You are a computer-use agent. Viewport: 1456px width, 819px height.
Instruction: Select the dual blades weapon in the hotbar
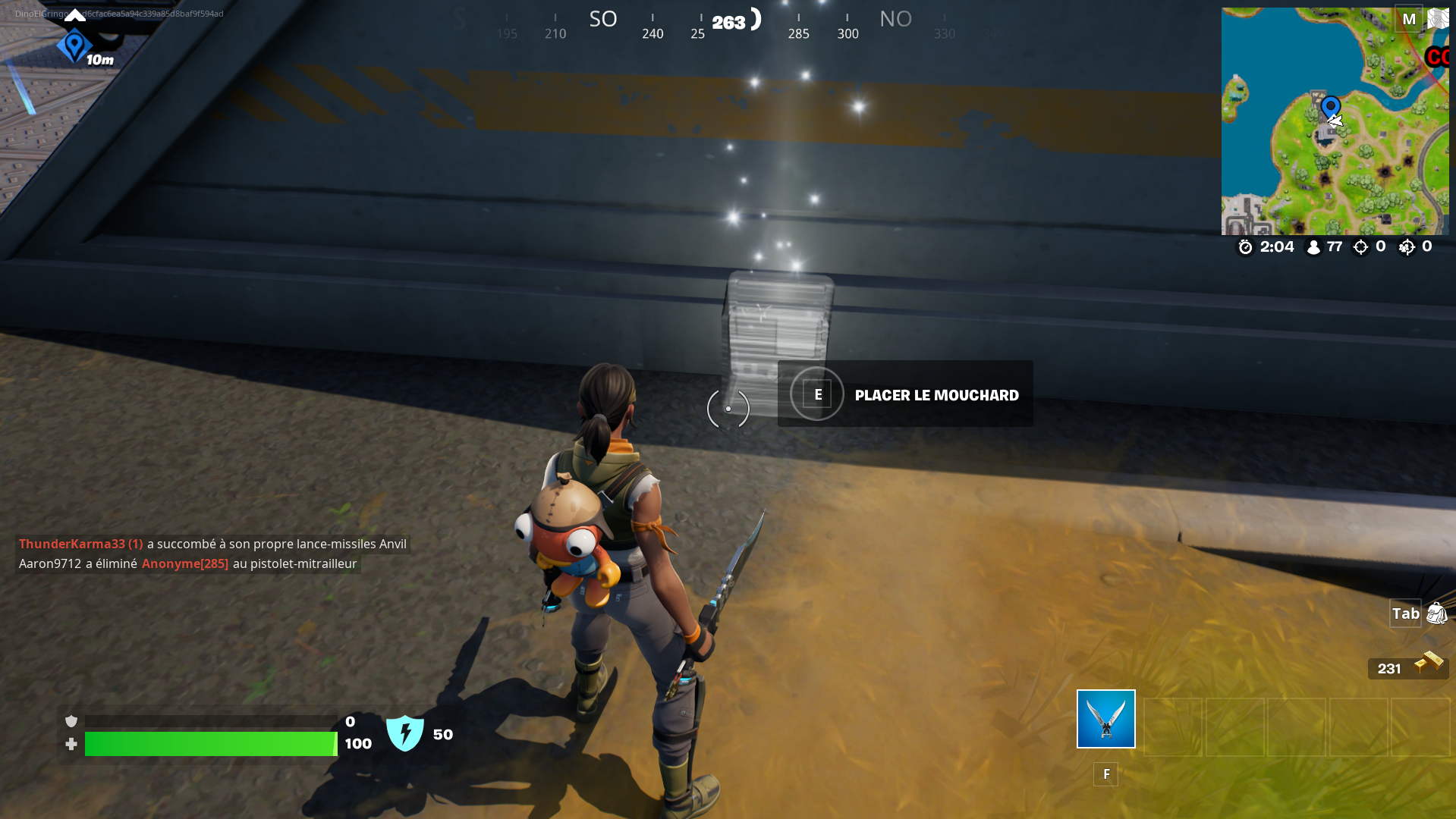tap(1105, 718)
